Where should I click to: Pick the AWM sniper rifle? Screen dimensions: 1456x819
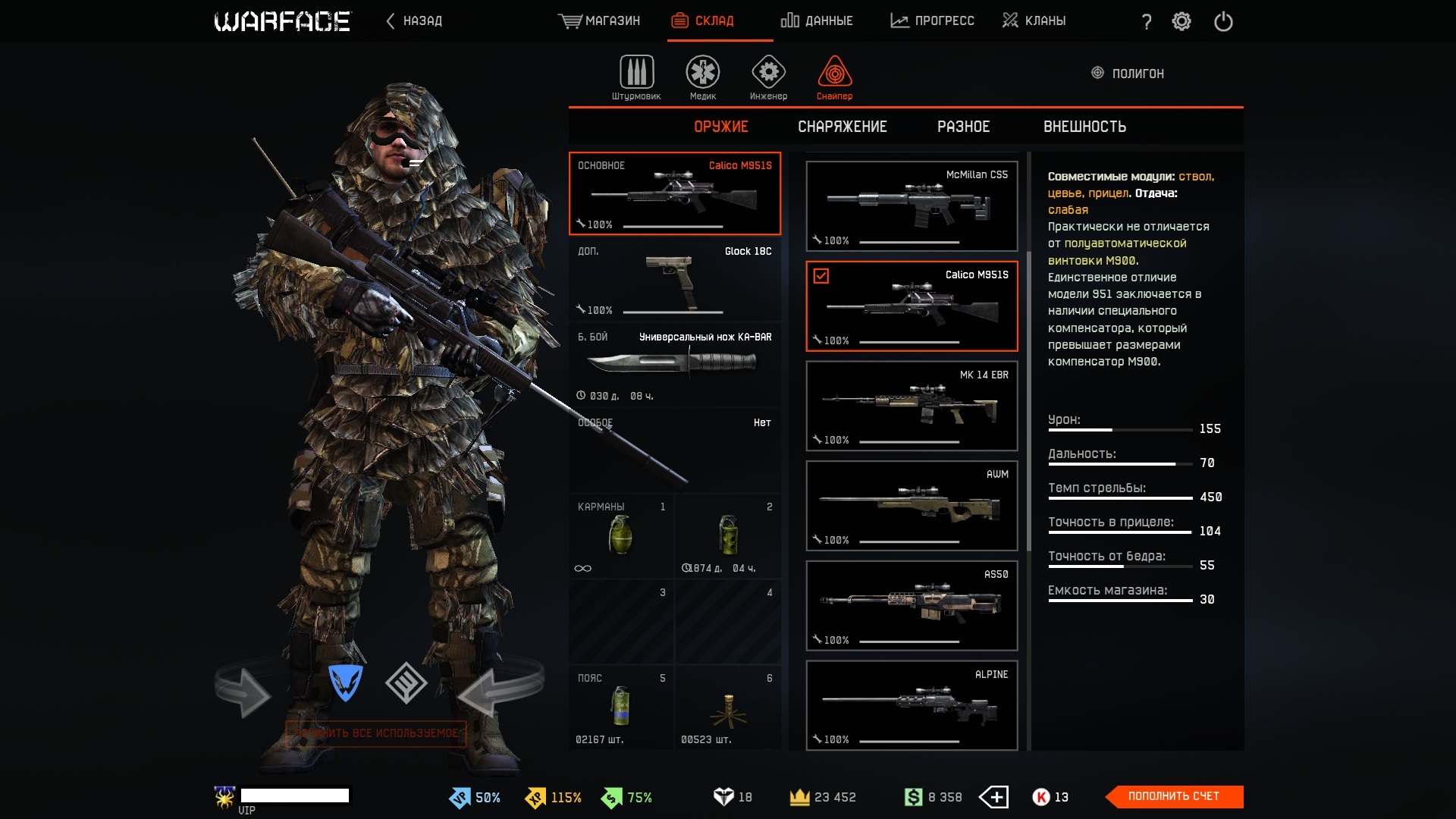pyautogui.click(x=912, y=505)
